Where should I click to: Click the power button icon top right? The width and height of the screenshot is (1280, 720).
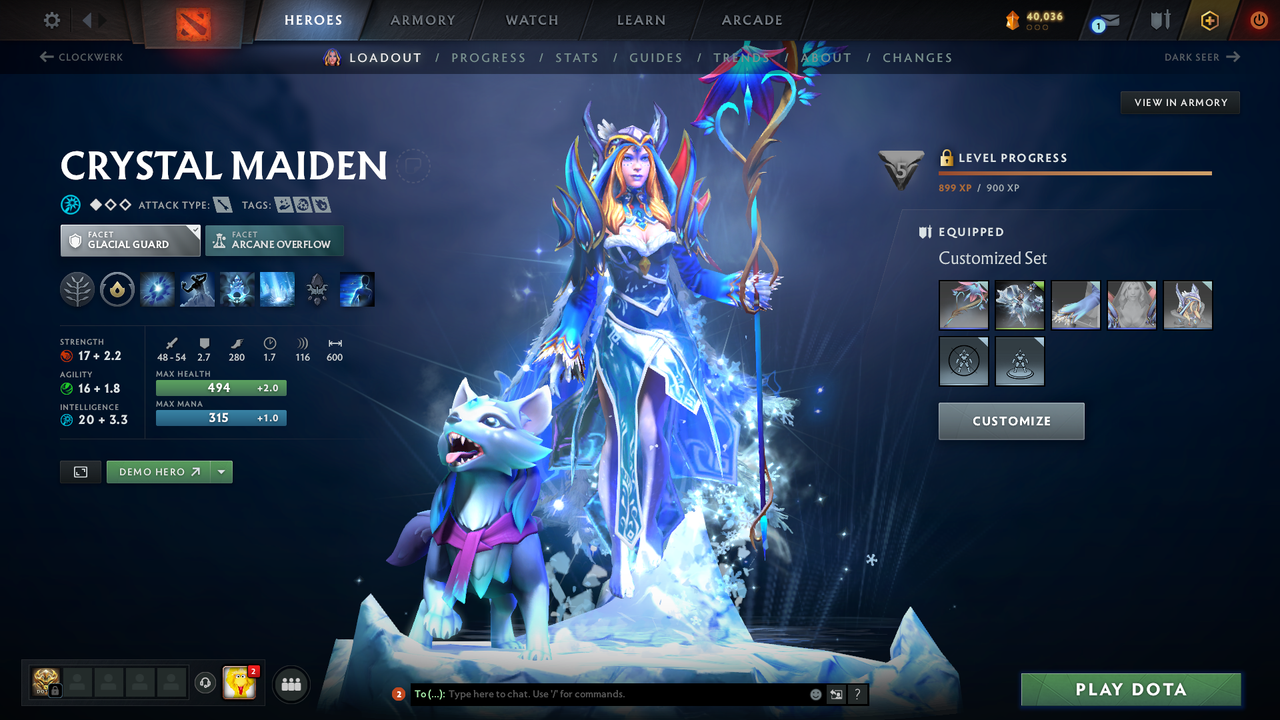click(1259, 19)
